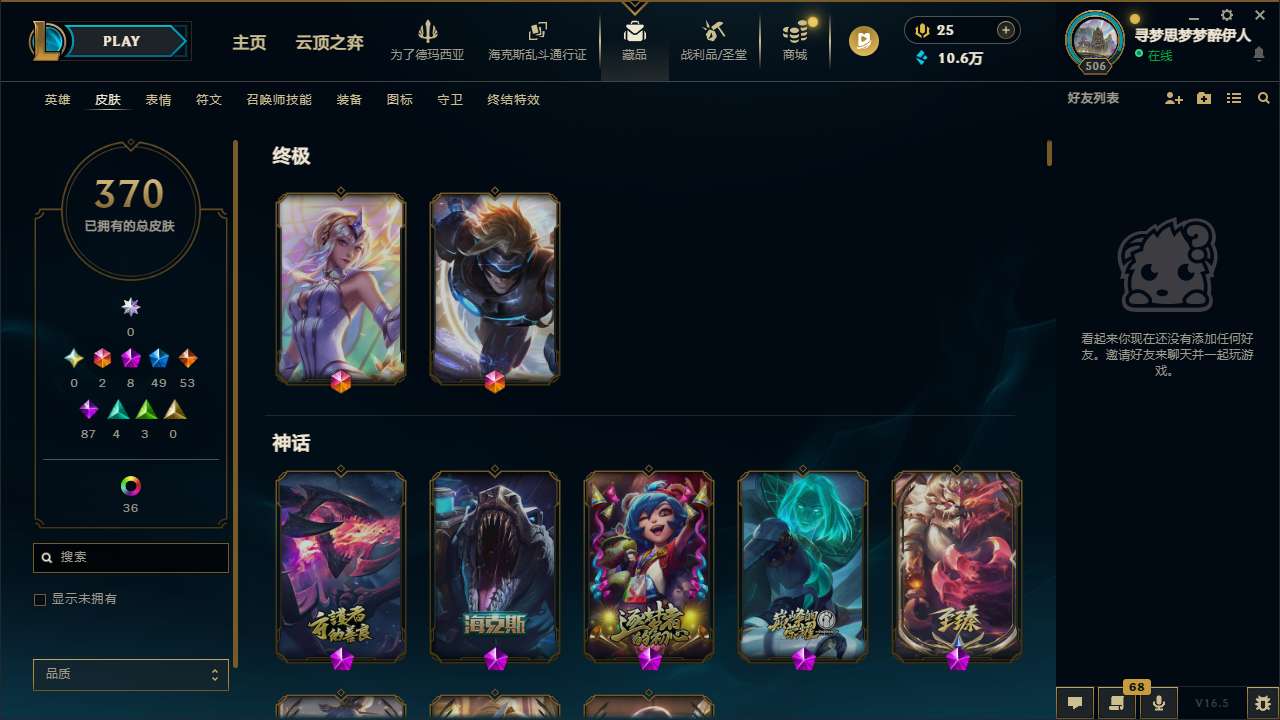Switch to the 英雄 tab

57,99
